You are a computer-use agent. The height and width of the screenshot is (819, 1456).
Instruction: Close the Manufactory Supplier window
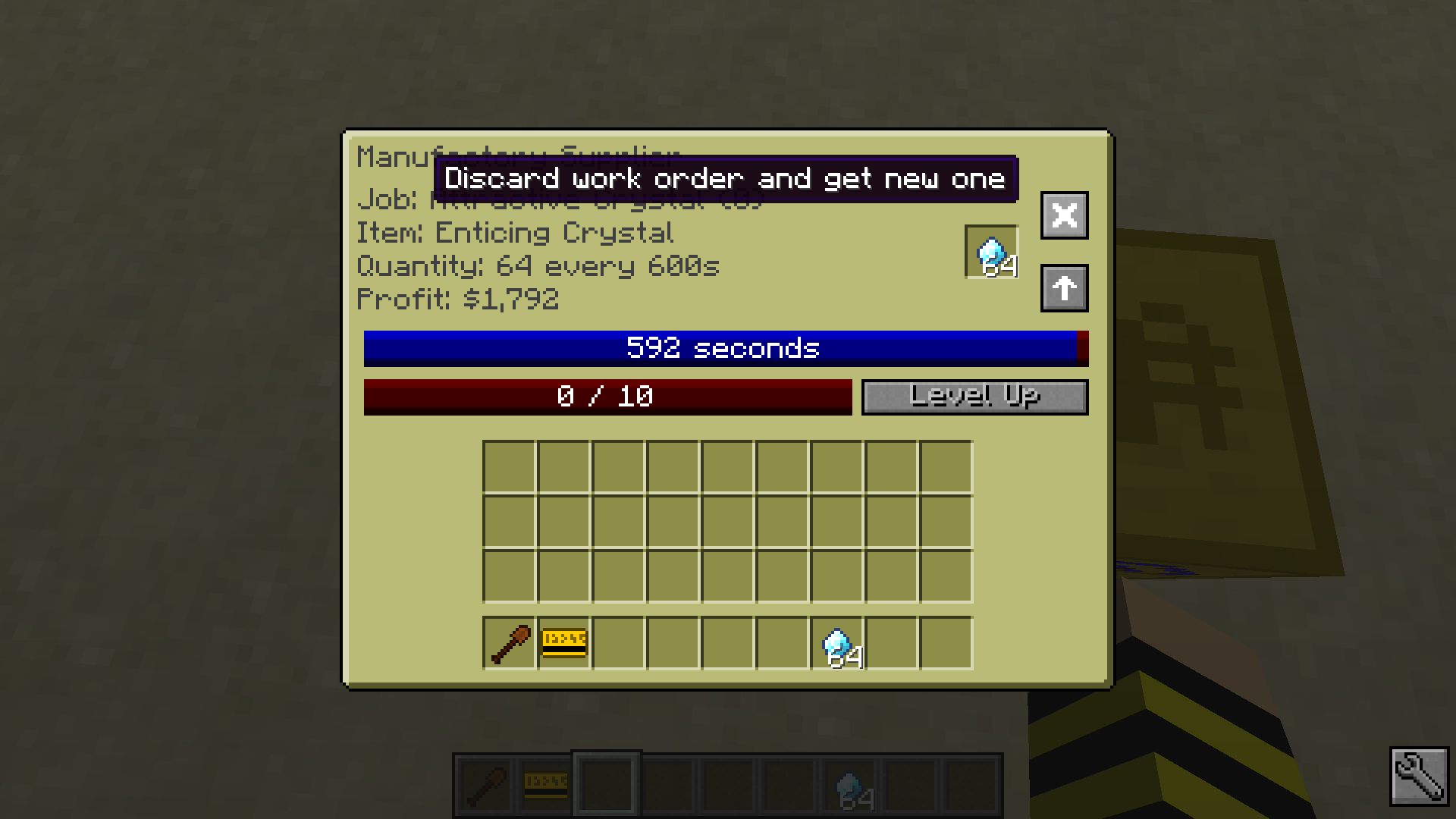[1063, 216]
